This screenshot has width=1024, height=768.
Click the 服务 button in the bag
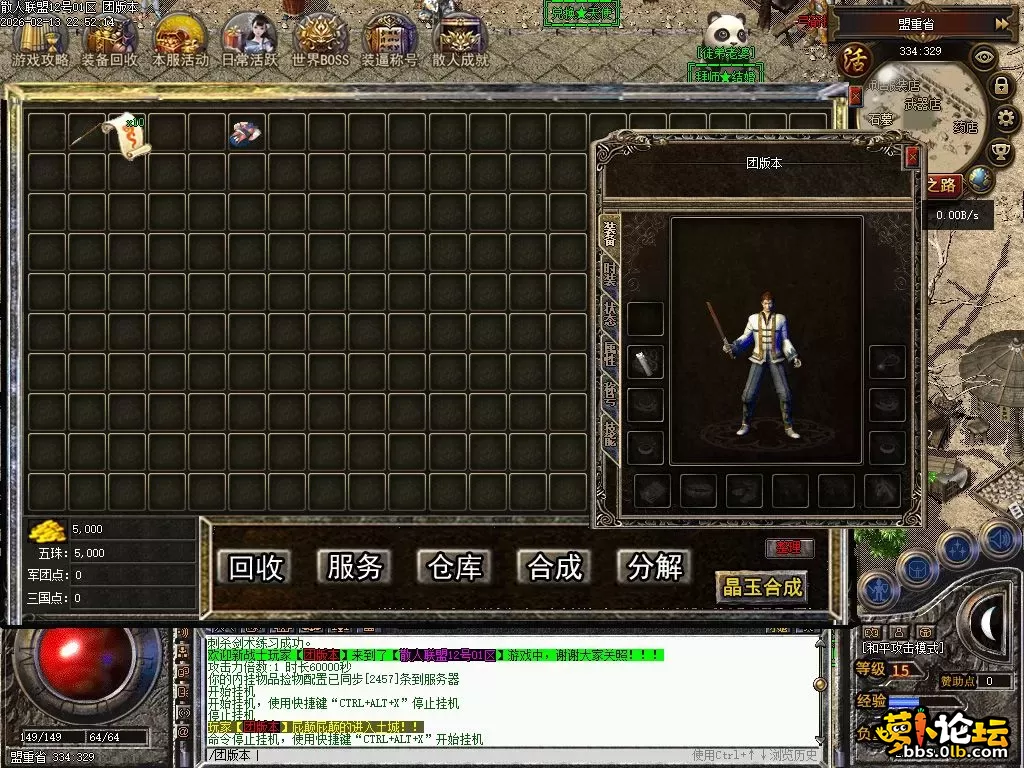point(355,567)
